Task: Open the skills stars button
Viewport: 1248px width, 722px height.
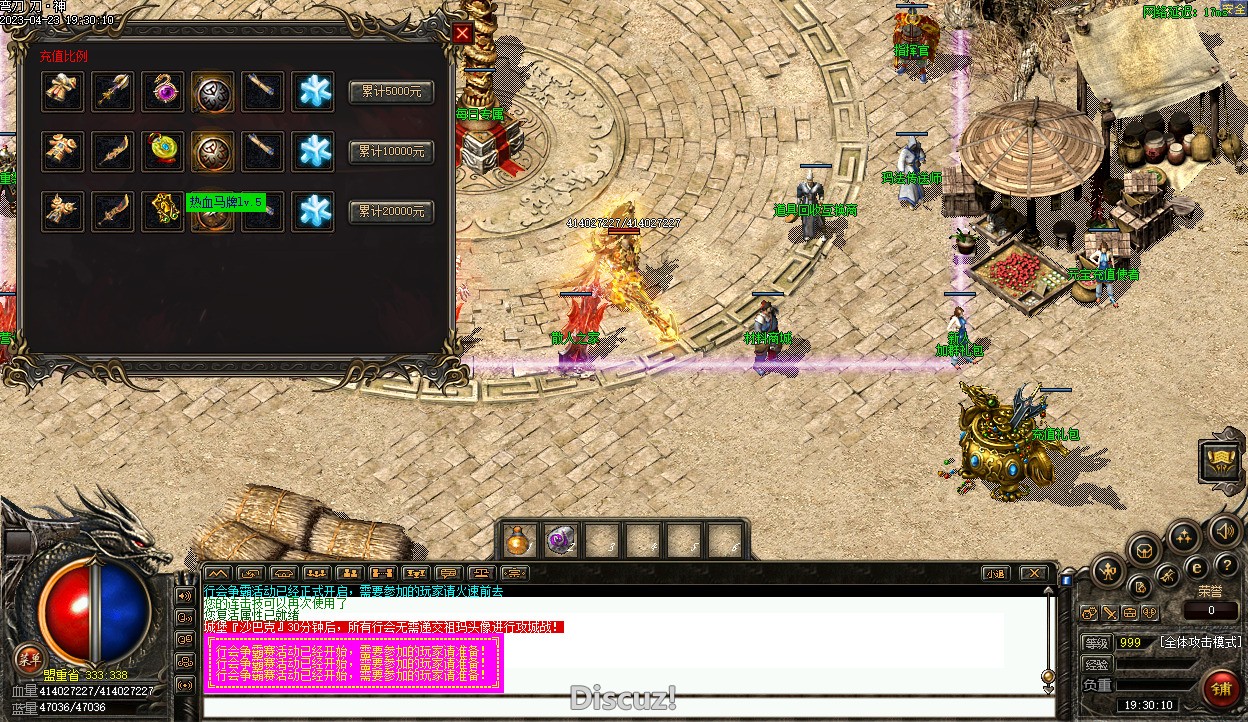Action: [1184, 536]
